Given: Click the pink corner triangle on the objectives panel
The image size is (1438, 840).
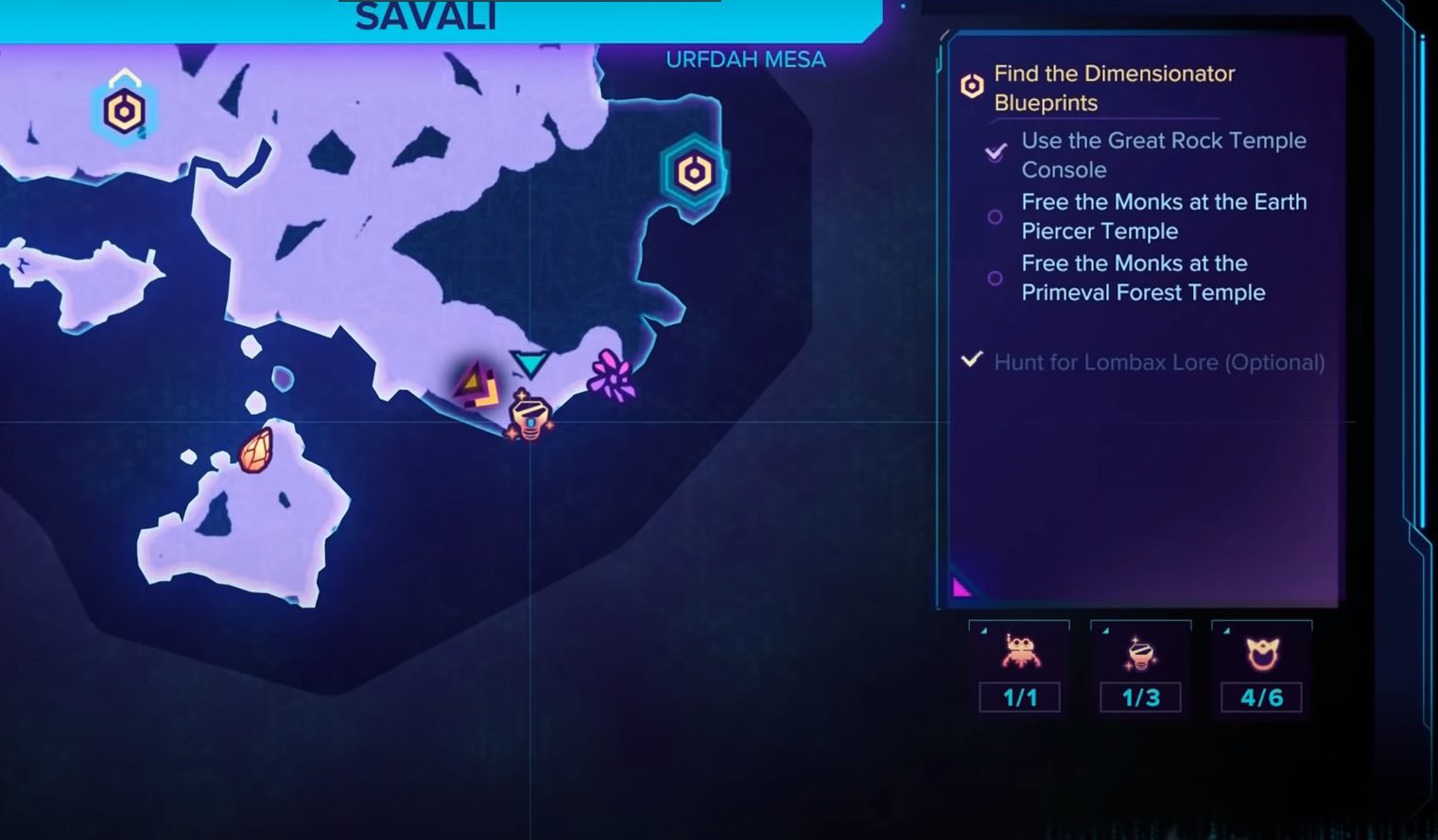Looking at the screenshot, I should [962, 588].
